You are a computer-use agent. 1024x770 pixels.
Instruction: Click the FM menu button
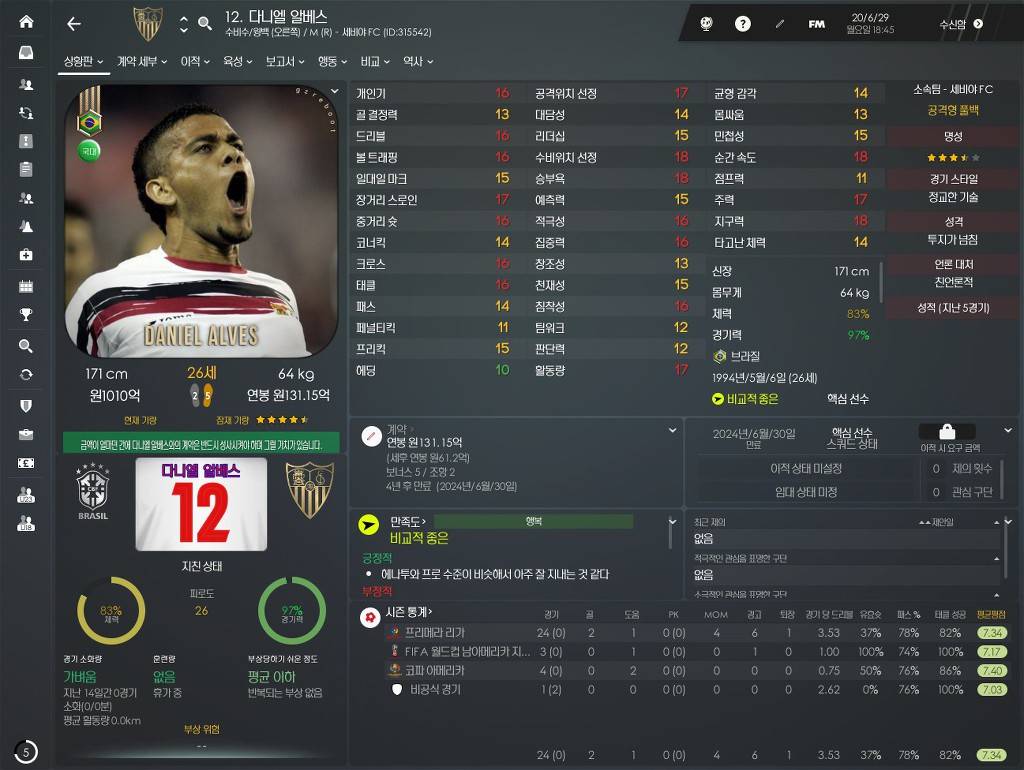(817, 24)
